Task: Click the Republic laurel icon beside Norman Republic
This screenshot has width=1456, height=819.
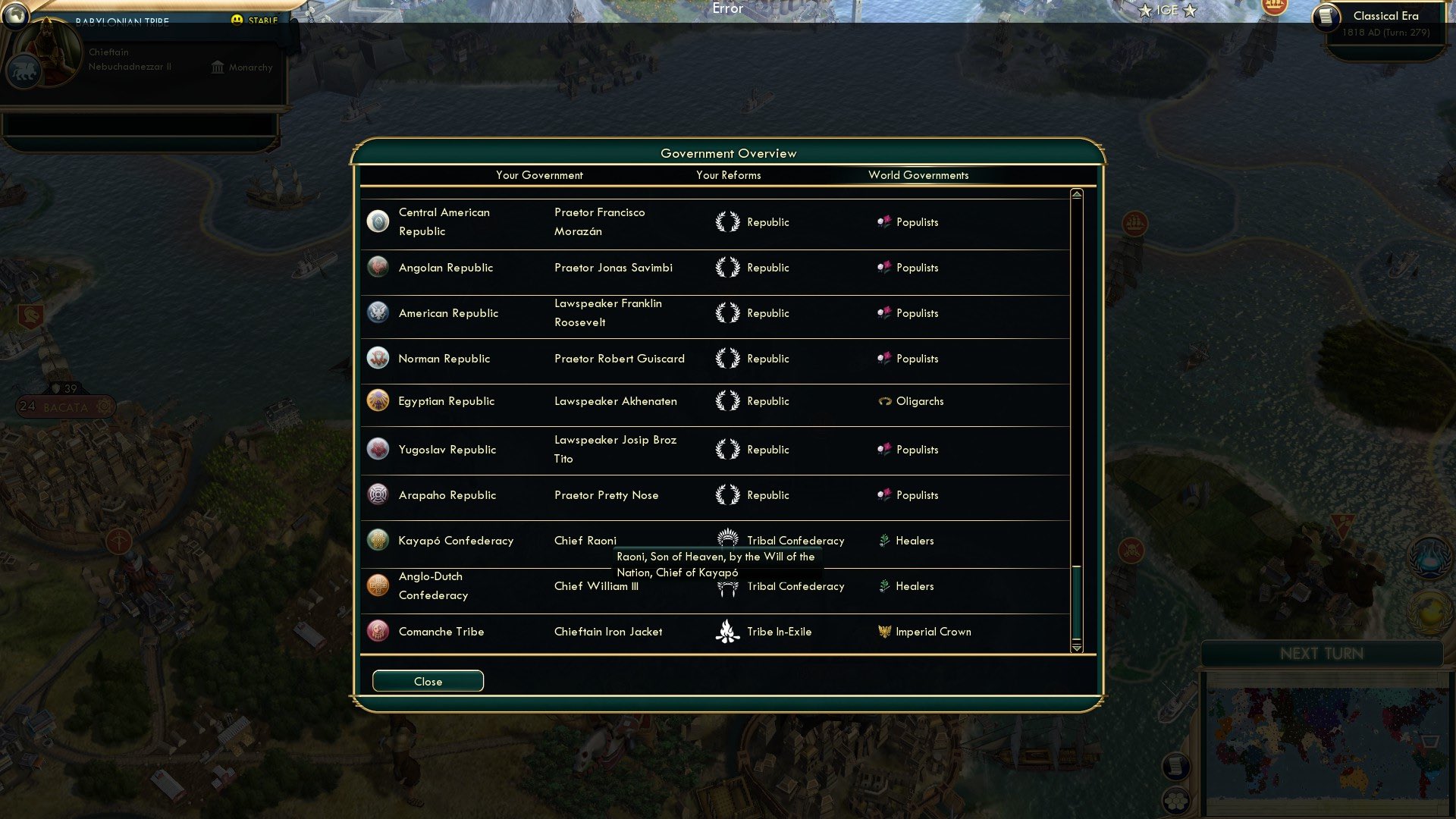Action: click(729, 359)
